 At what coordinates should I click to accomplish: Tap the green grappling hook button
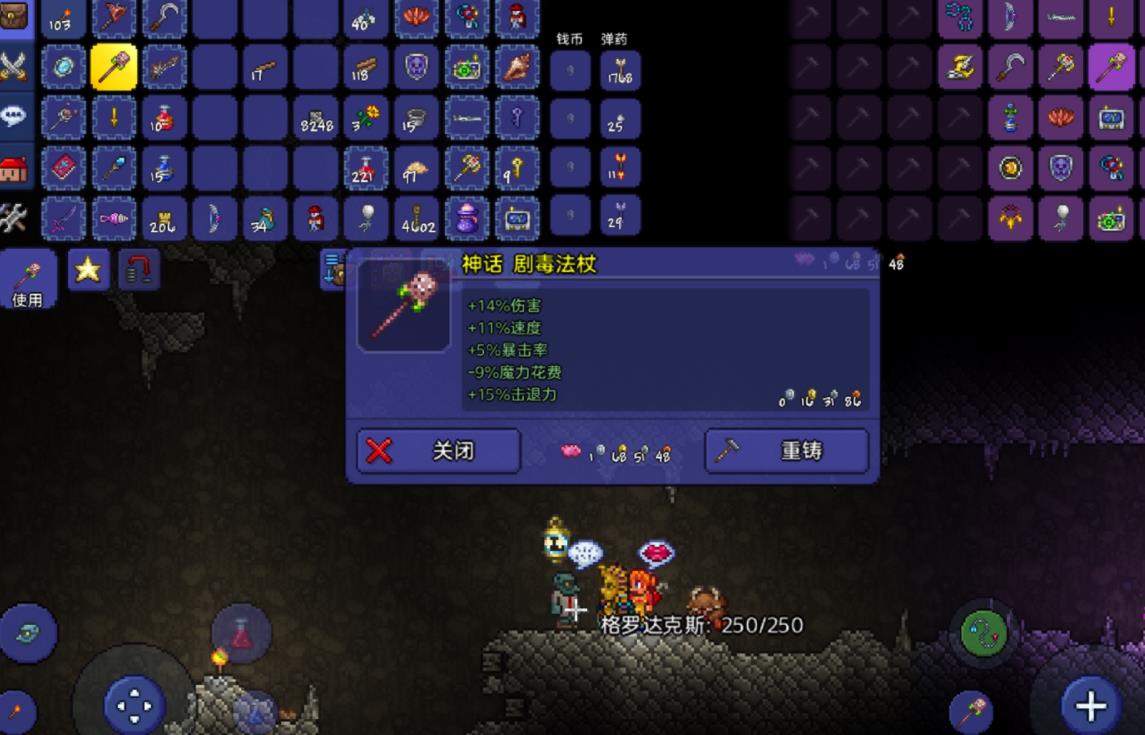coord(982,631)
